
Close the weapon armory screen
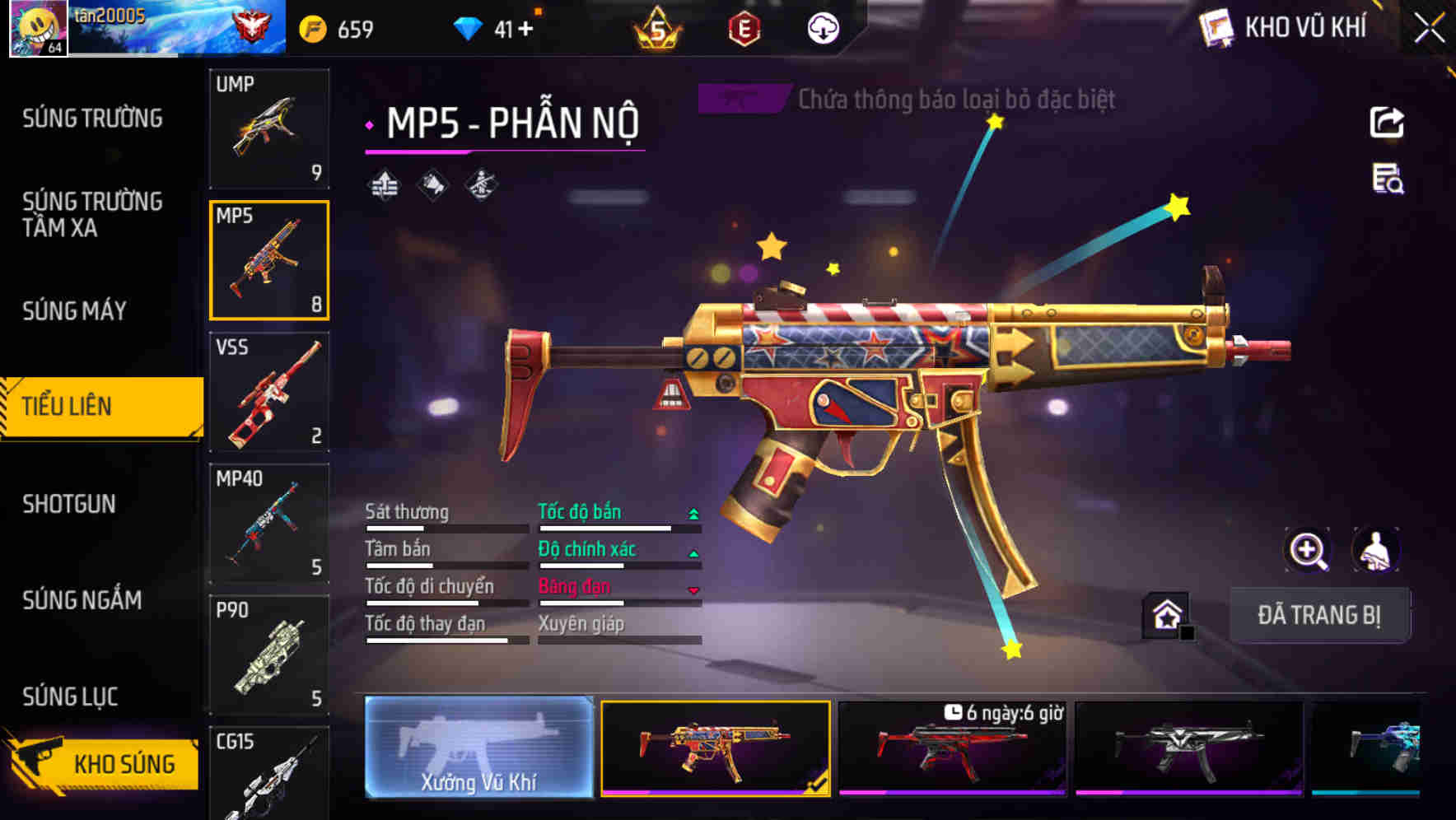point(1429,29)
